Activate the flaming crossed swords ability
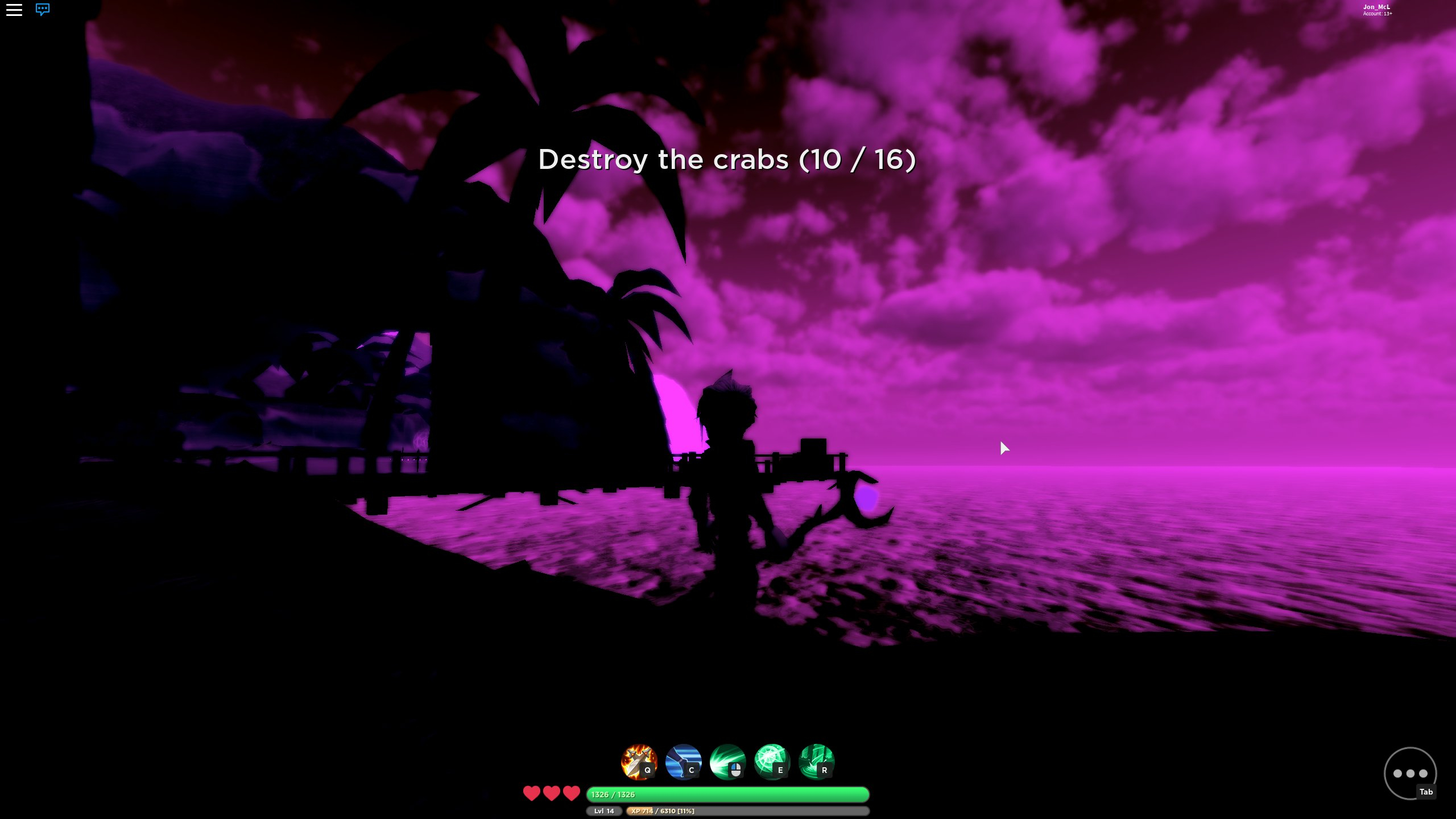Viewport: 1456px width, 819px height. pos(639,762)
